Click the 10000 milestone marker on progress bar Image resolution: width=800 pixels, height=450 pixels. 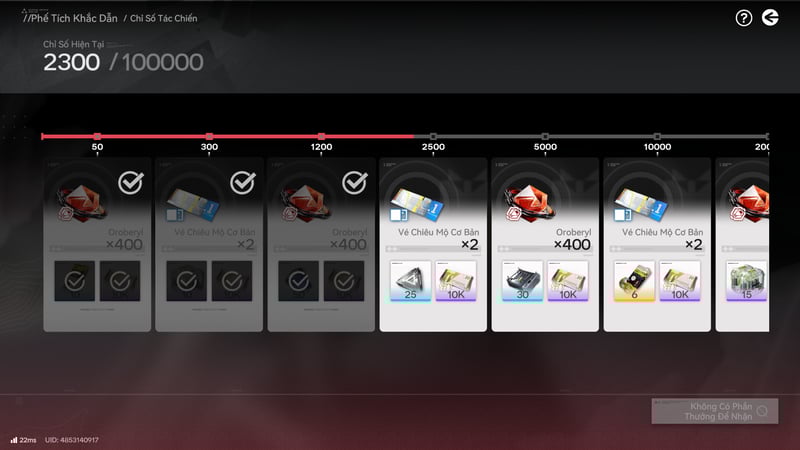pos(657,136)
